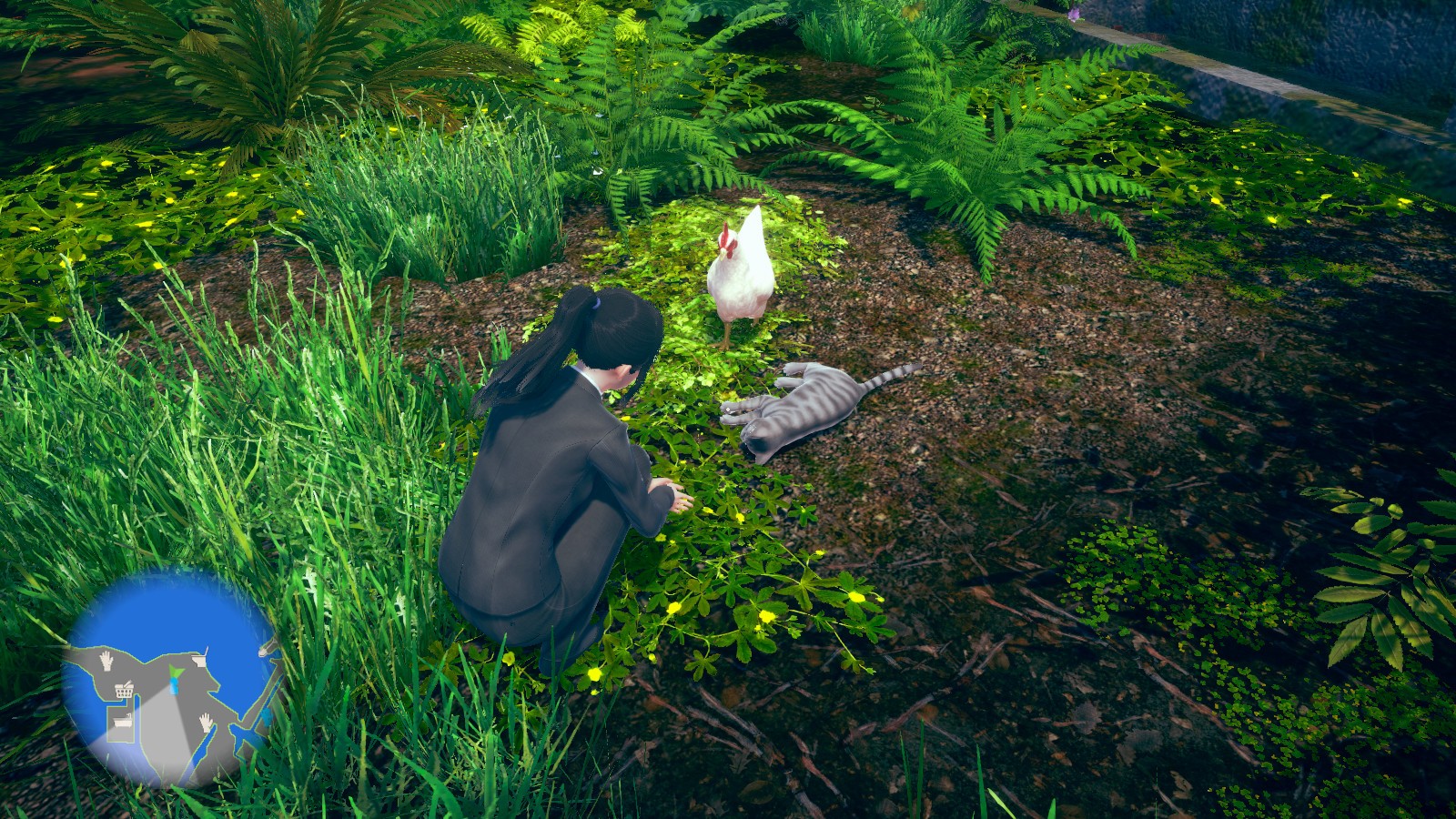Select the lower hand icon on the minimap
This screenshot has width=1456, height=819.
pos(206,721)
